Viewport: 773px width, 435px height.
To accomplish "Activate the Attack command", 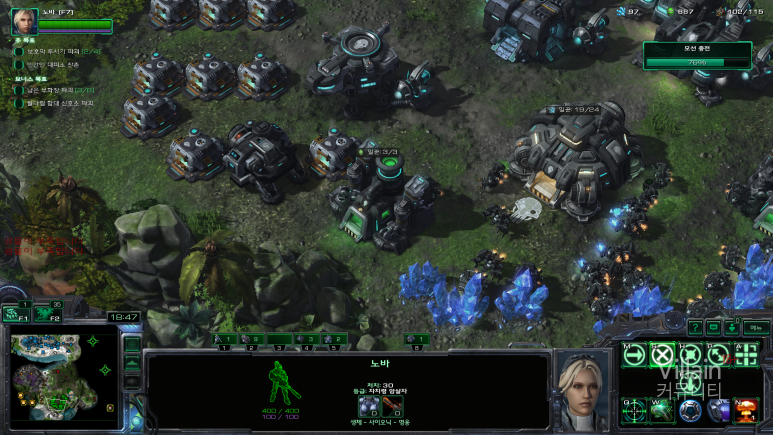I will click(746, 353).
